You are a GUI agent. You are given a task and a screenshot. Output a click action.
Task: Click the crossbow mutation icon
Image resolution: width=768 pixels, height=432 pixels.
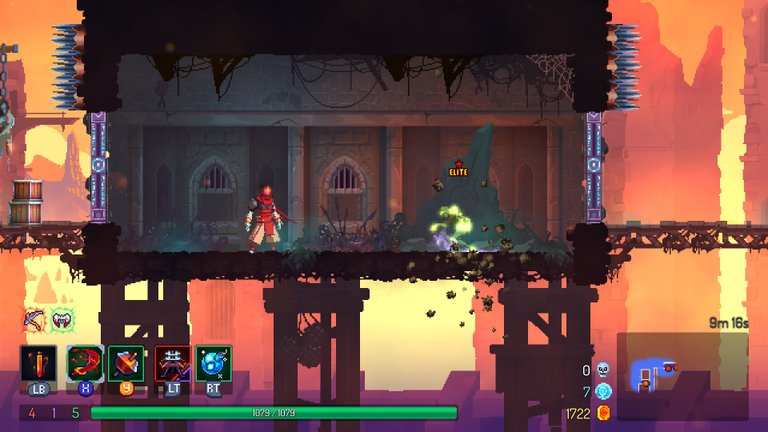click(35, 321)
